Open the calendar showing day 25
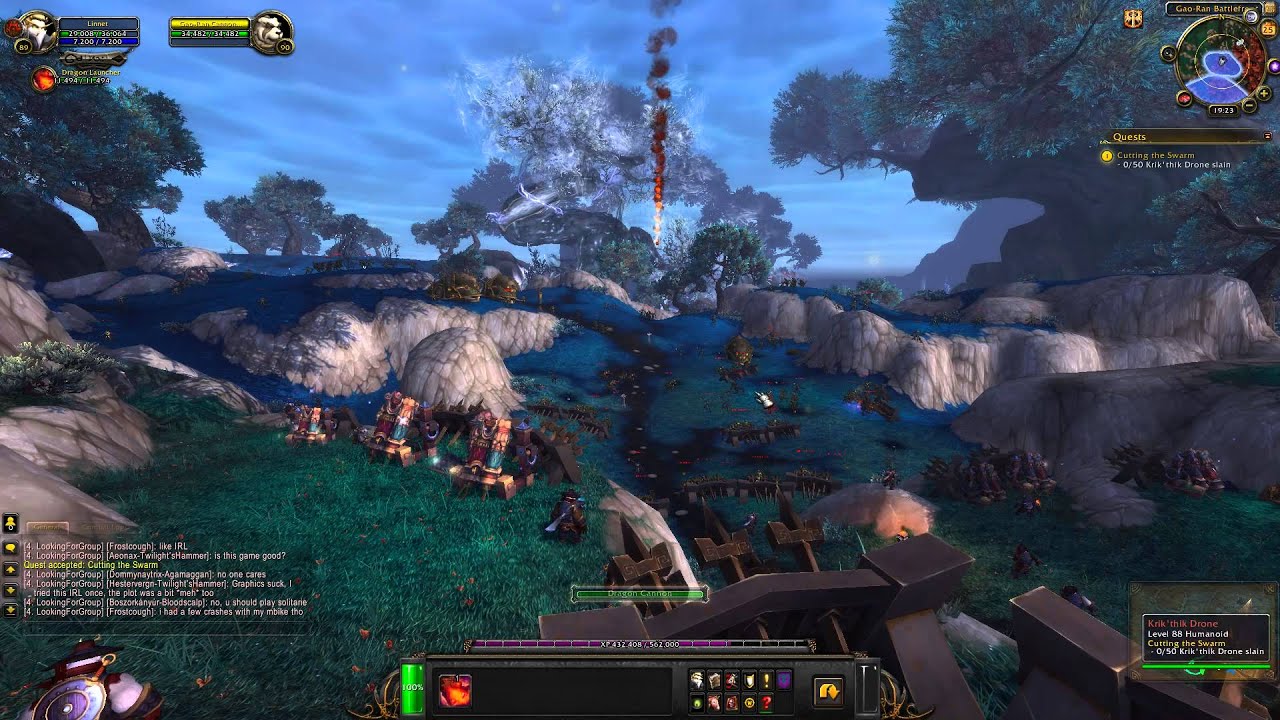The image size is (1280, 720). pyautogui.click(x=1269, y=30)
